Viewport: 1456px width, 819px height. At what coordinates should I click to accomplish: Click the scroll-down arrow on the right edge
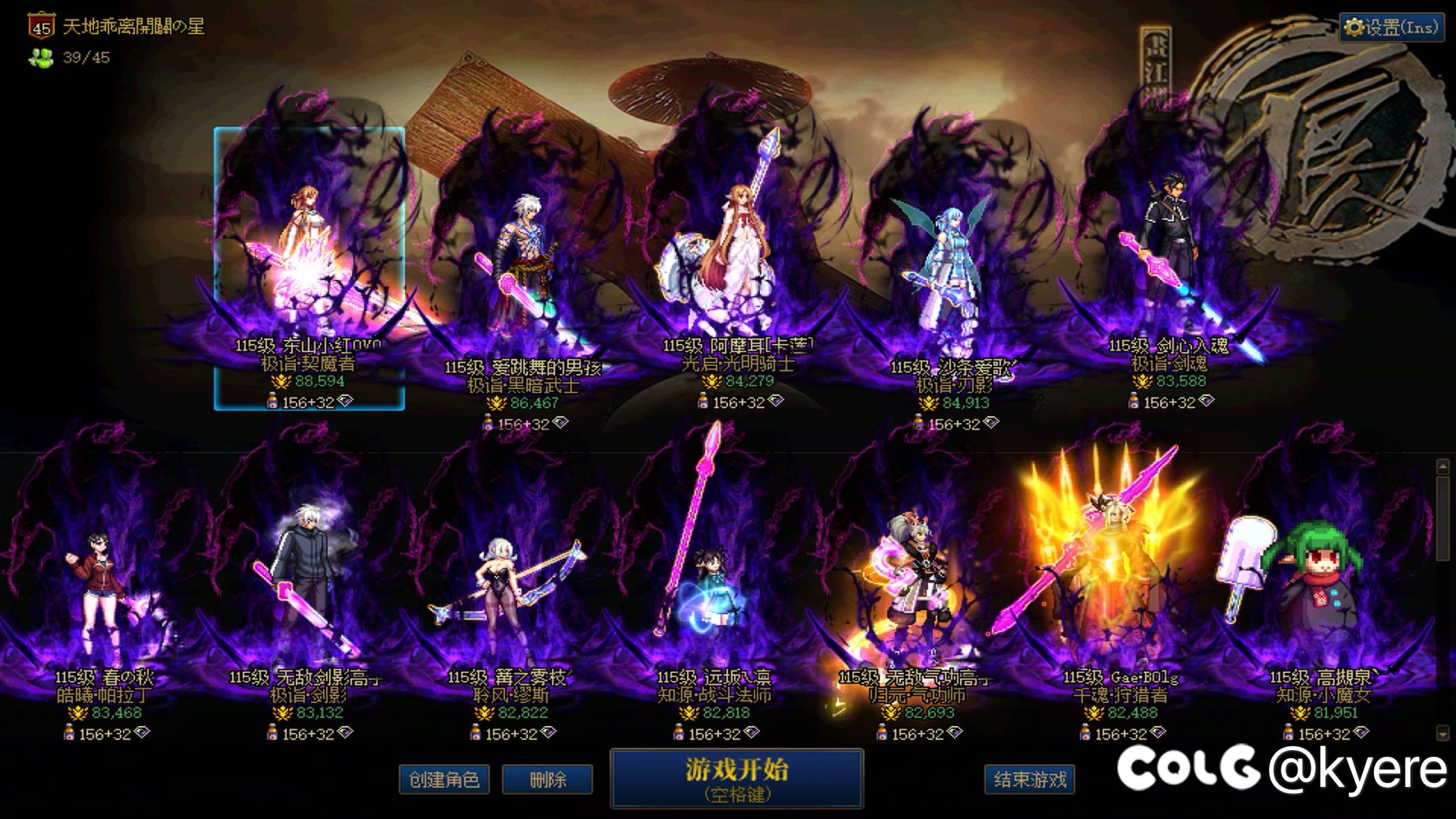1443,732
